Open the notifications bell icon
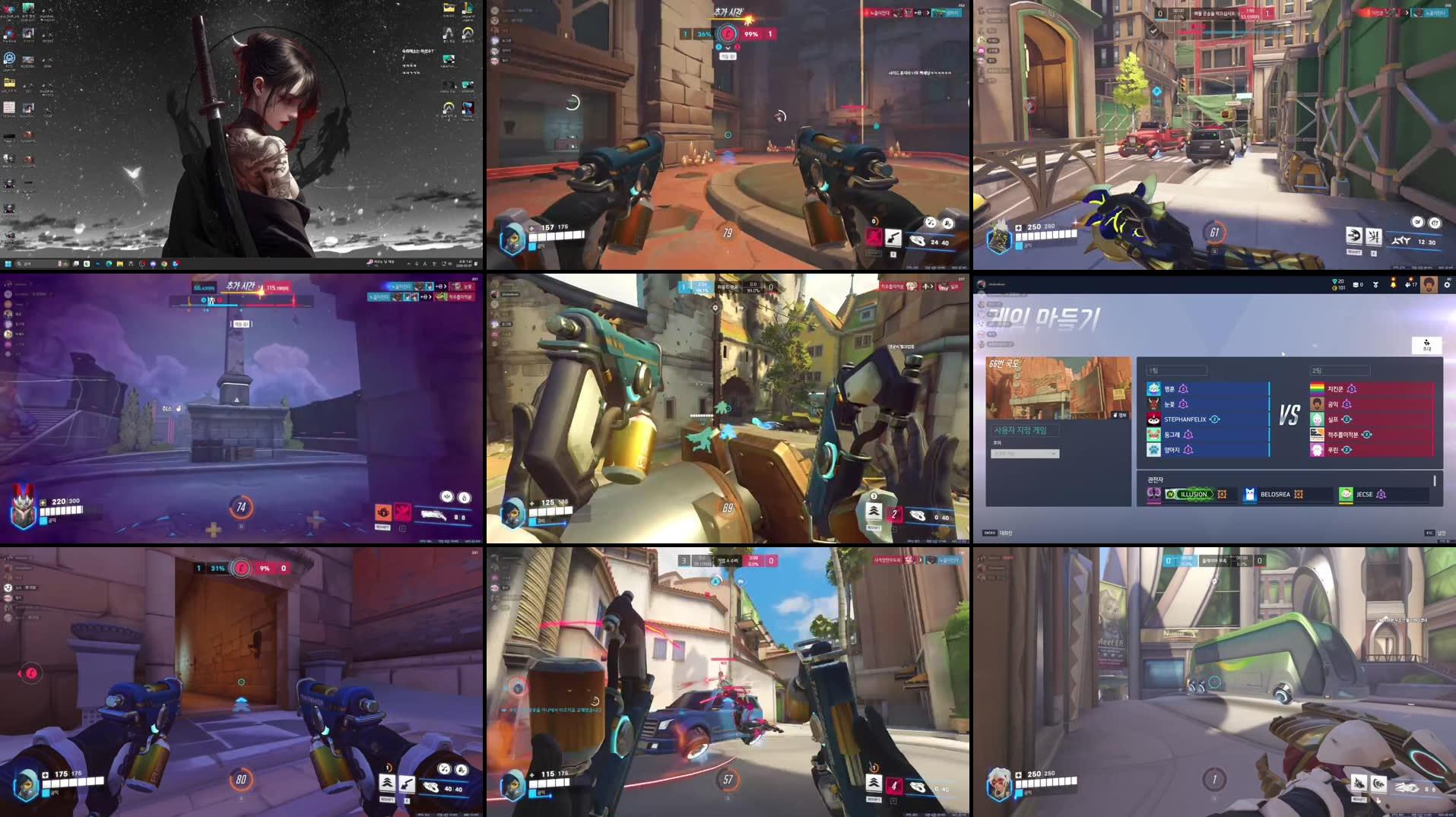 (1394, 285)
